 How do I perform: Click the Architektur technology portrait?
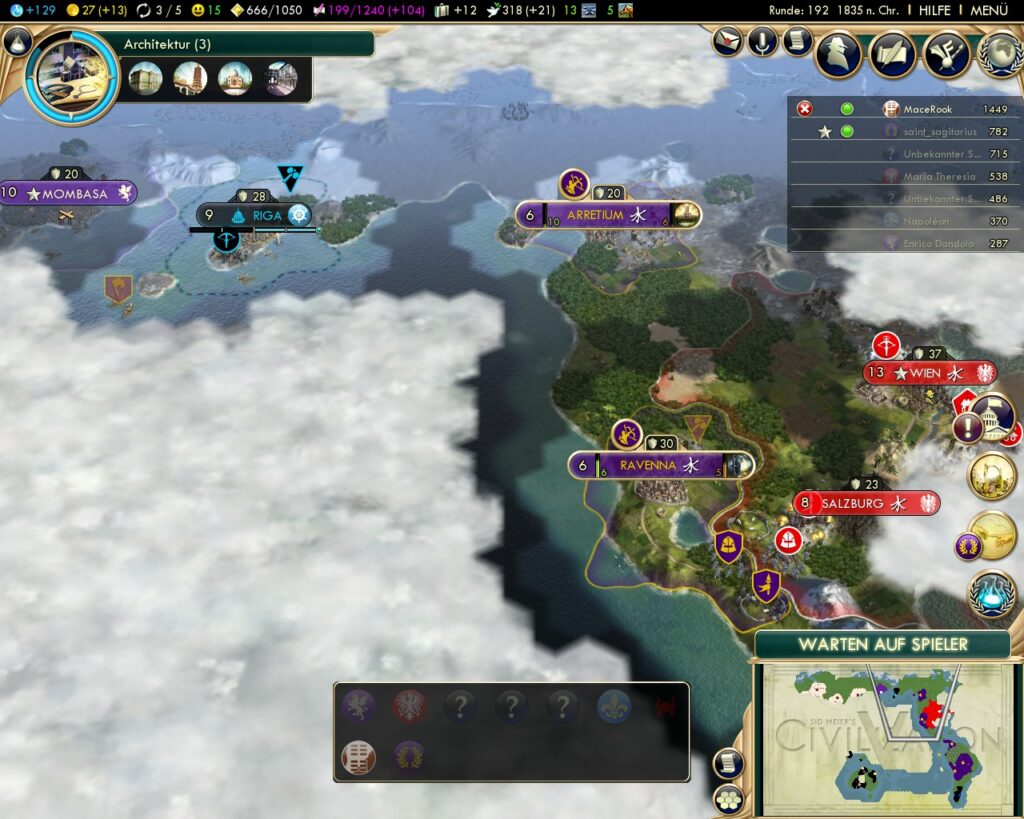71,76
